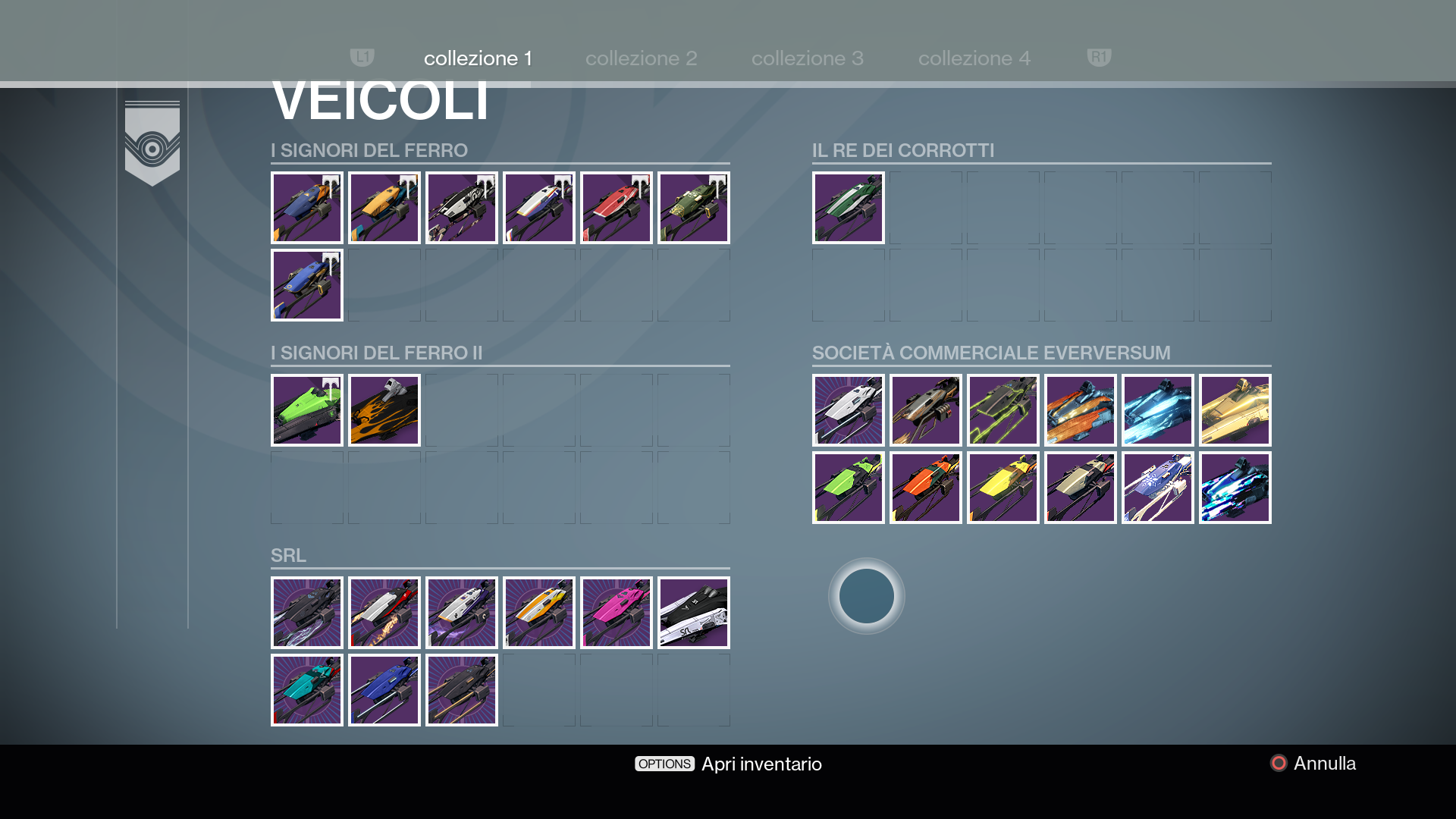
Task: Select the orange-topped SRL sparrow
Action: [x=539, y=613]
